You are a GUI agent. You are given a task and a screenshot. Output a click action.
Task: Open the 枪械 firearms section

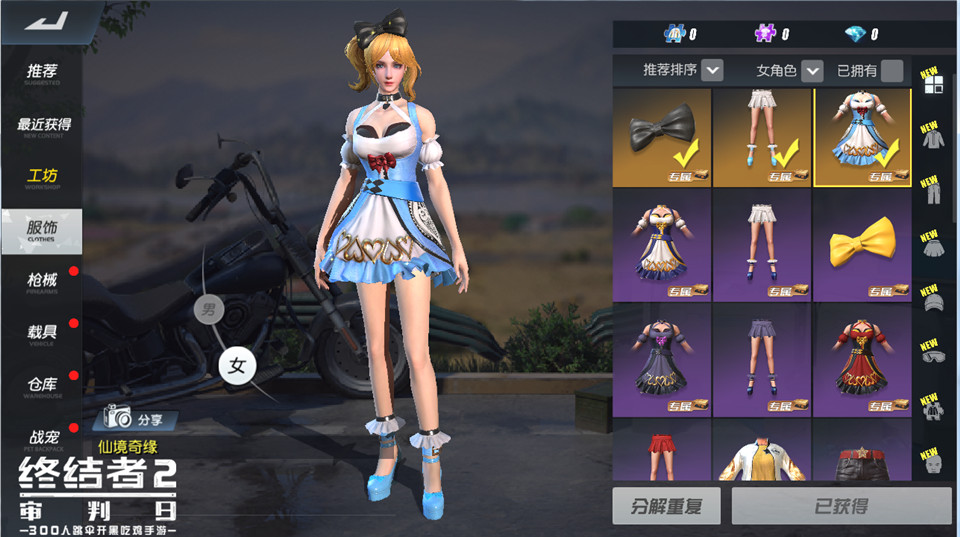point(42,282)
